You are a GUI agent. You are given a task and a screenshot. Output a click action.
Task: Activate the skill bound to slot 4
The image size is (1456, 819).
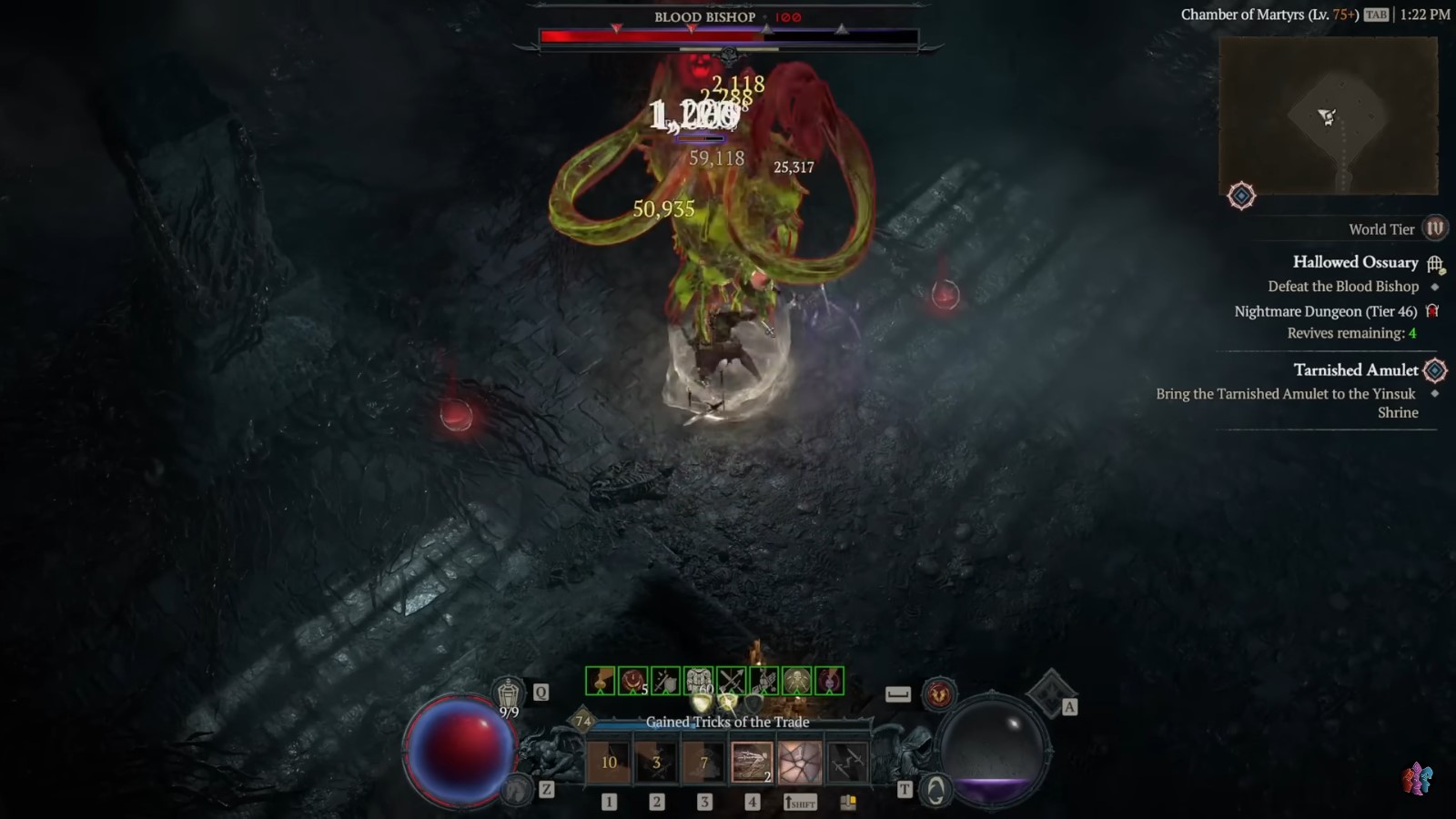751,763
